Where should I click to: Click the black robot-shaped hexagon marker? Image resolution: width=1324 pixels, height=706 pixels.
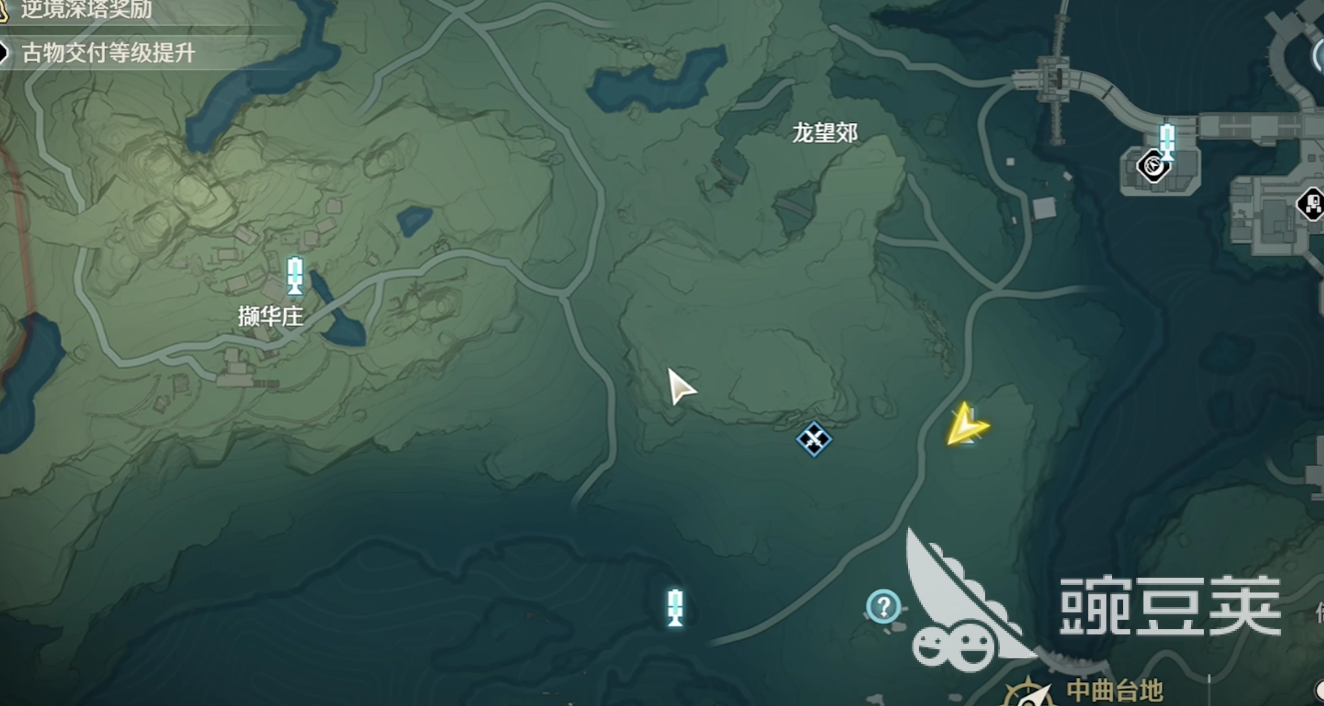click(x=1310, y=205)
